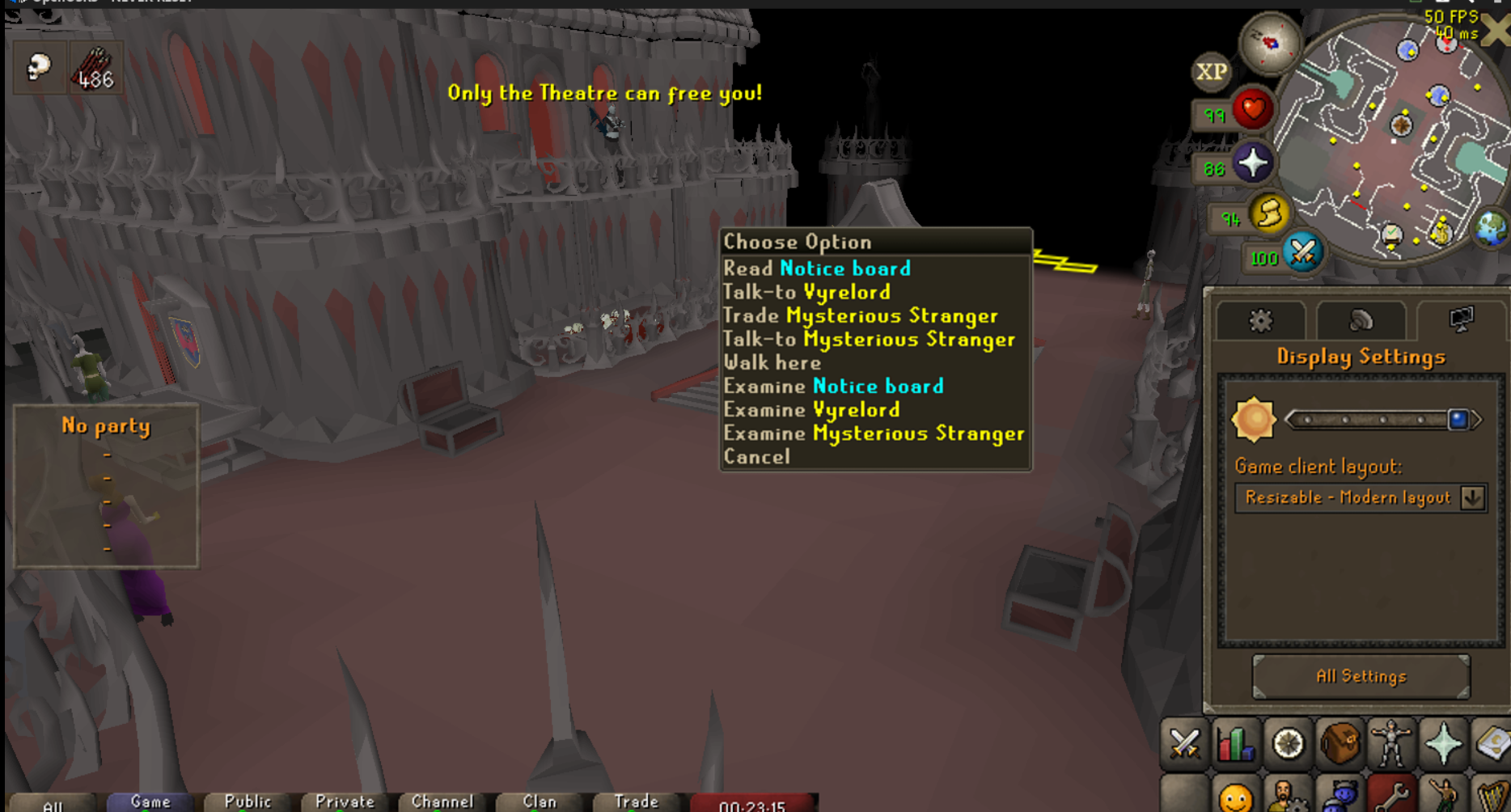View the Skills tab
The width and height of the screenshot is (1511, 812).
(1235, 742)
